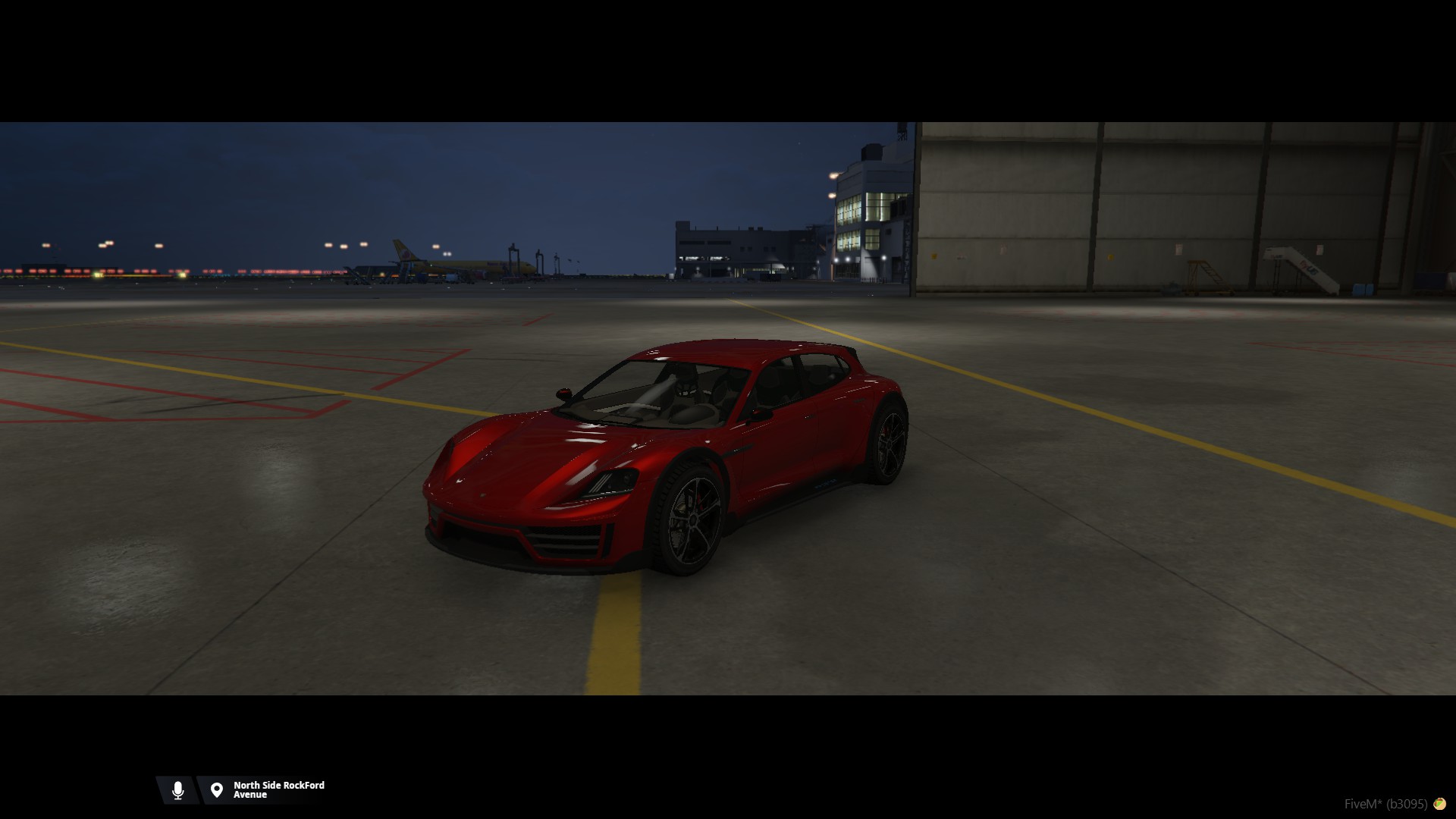Select the location pin icon
Screen dimensions: 1456x819
click(x=217, y=790)
